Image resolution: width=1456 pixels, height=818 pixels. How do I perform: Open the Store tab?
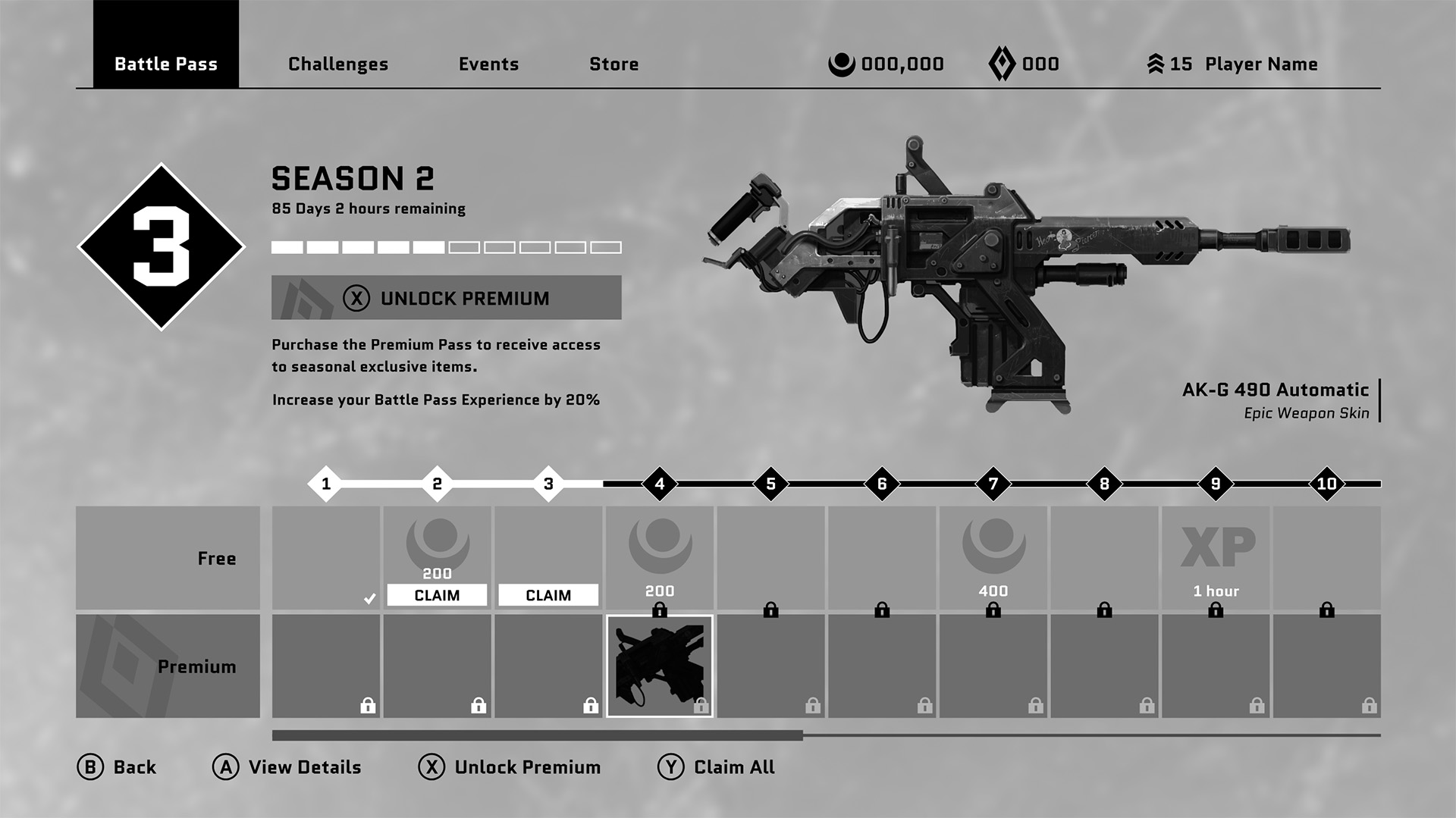613,64
